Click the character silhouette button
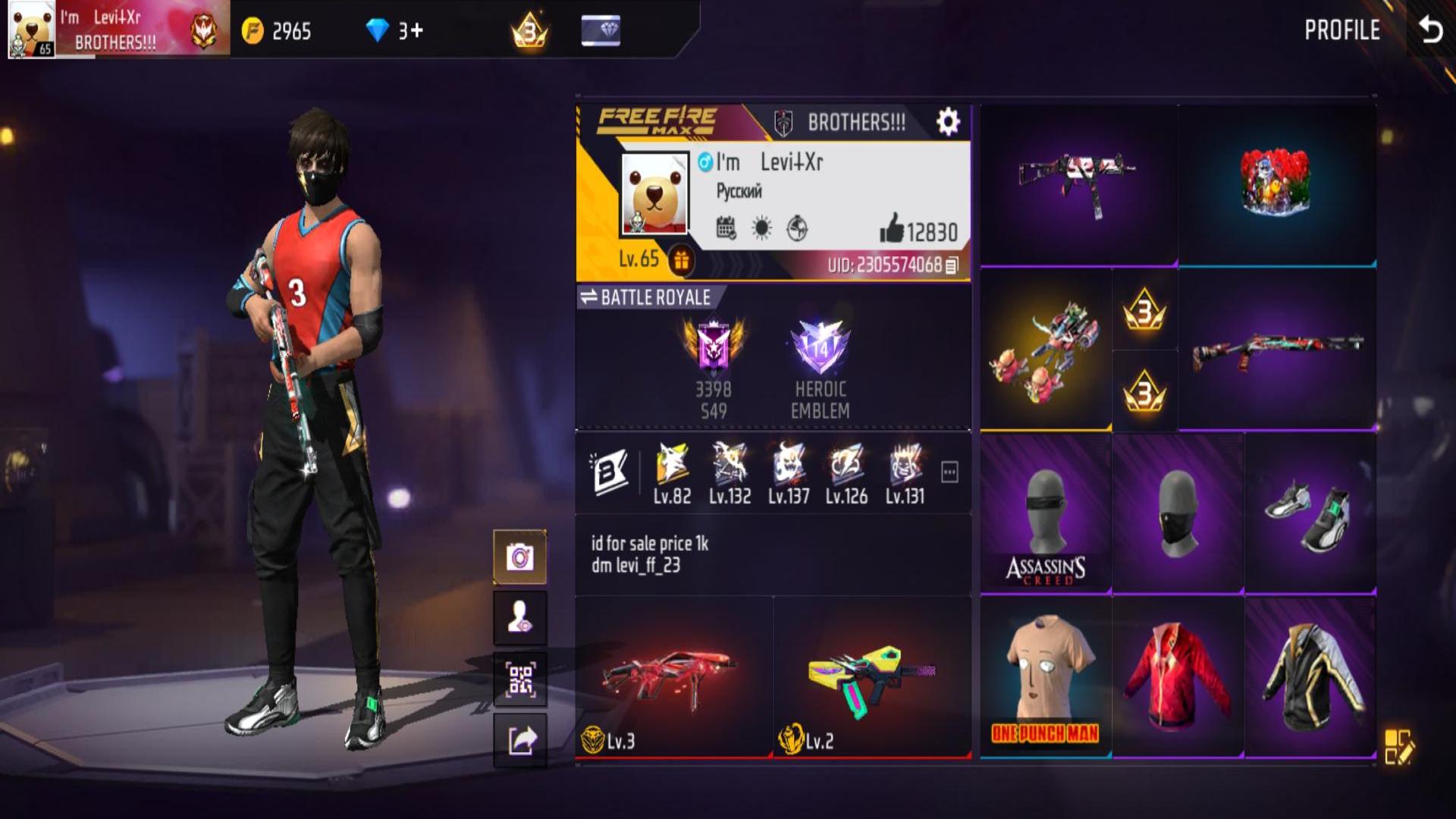The image size is (1456, 819). coord(520,618)
